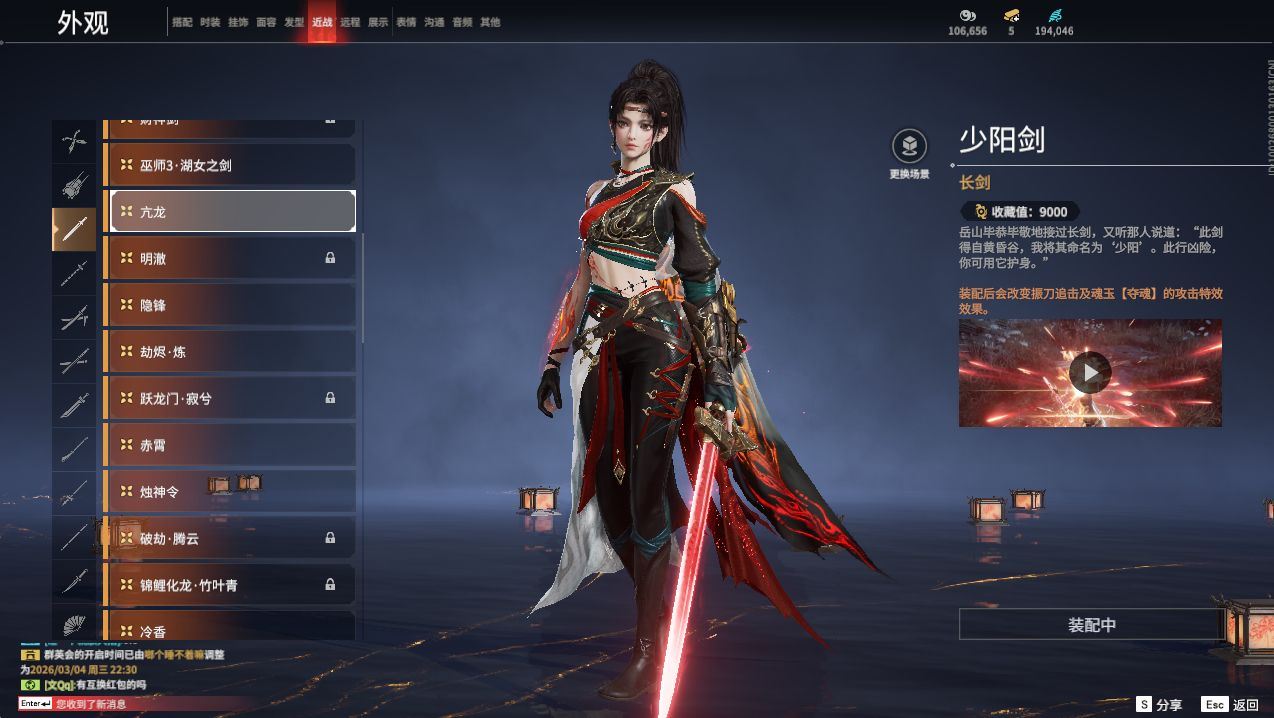
Task: Show the 表情 emotes tab
Action: coord(406,22)
